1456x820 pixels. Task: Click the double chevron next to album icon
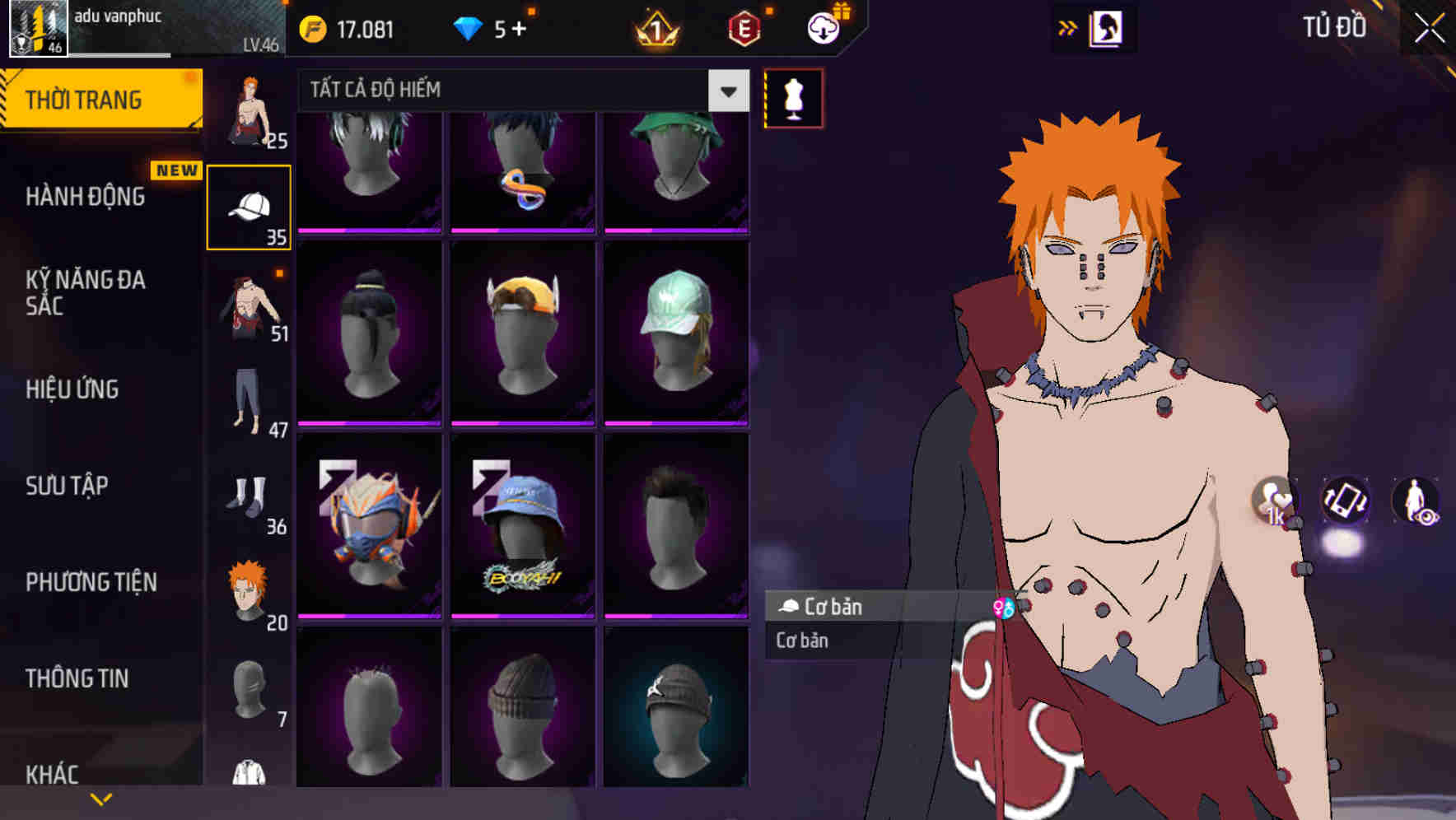pos(1067,27)
